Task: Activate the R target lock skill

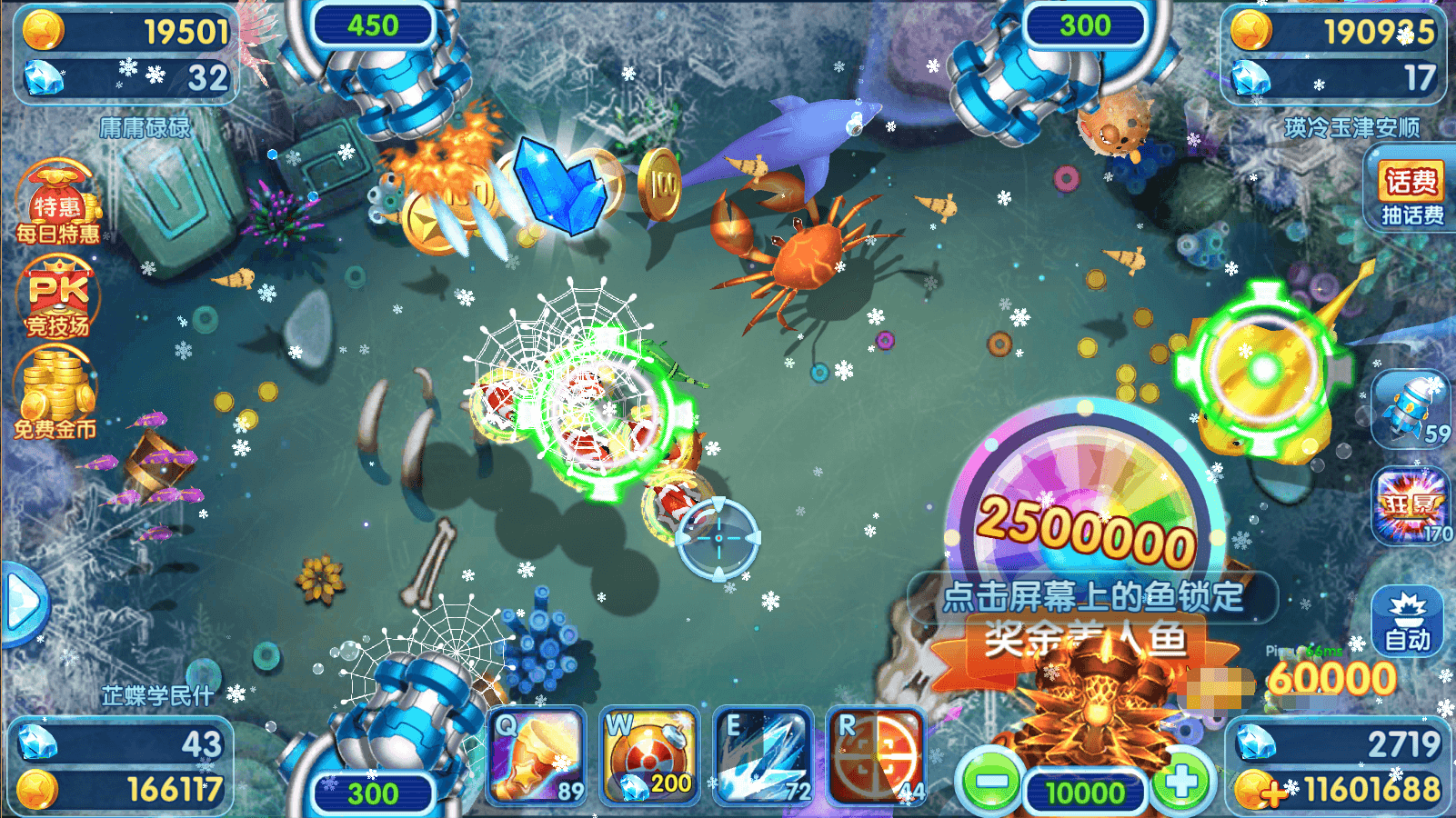Action: tap(876, 756)
